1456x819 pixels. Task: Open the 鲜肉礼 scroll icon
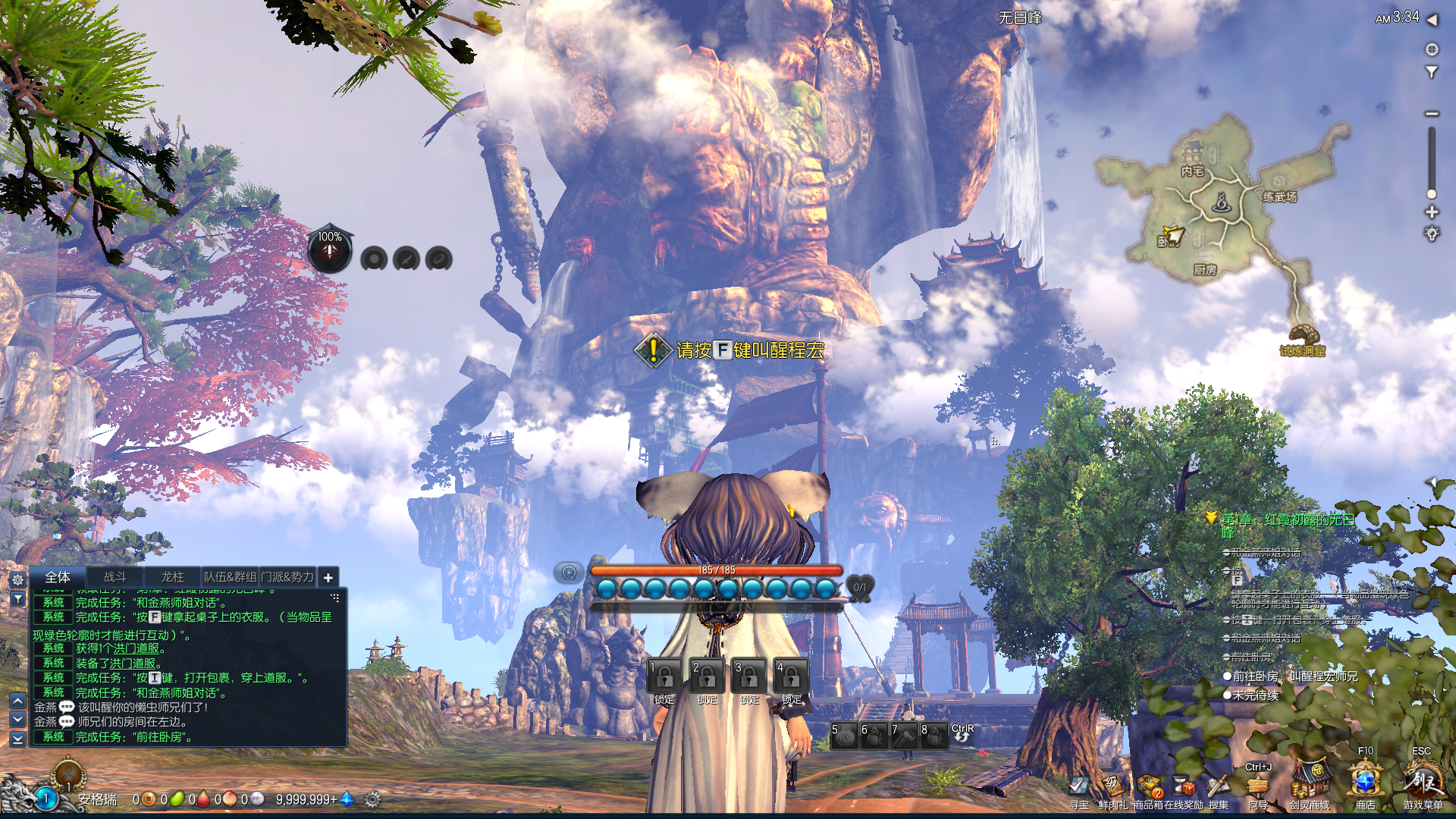[x=1112, y=786]
